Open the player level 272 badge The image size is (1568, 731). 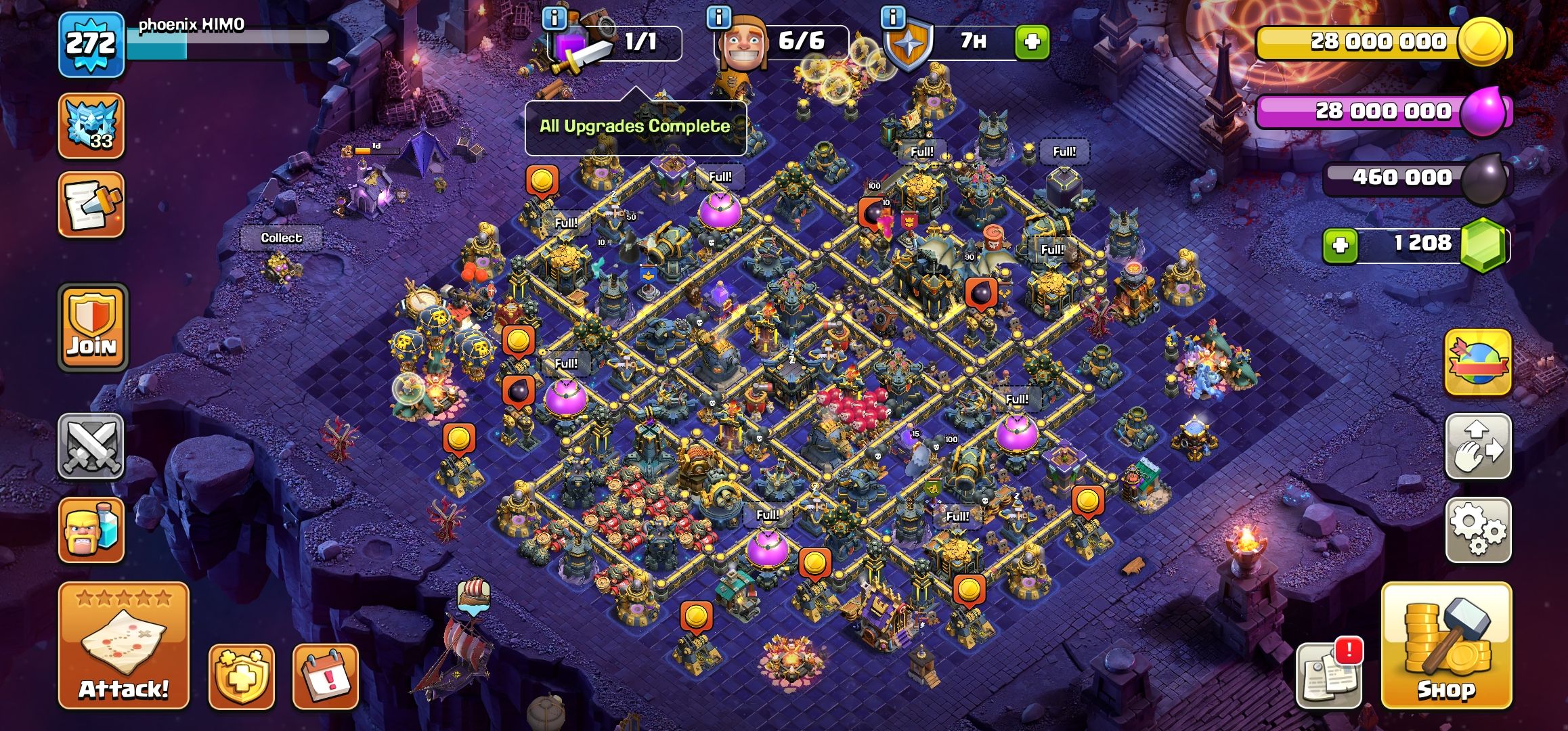point(91,44)
